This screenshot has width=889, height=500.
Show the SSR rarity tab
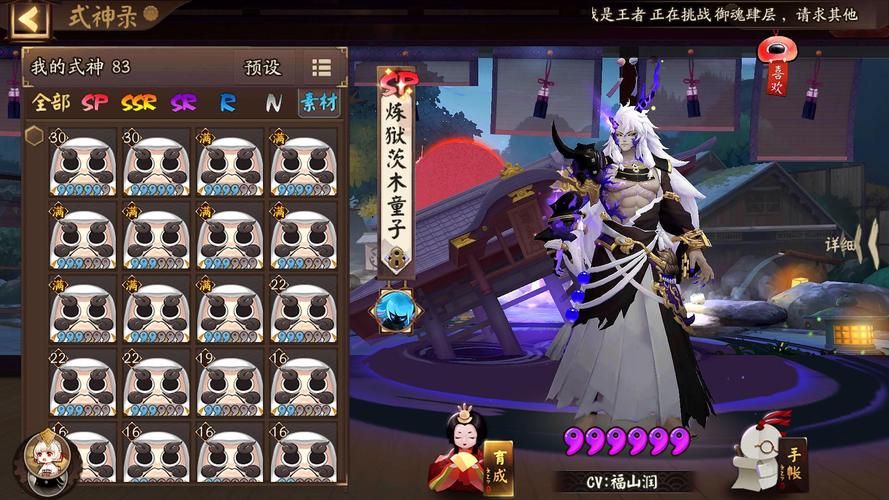139,102
